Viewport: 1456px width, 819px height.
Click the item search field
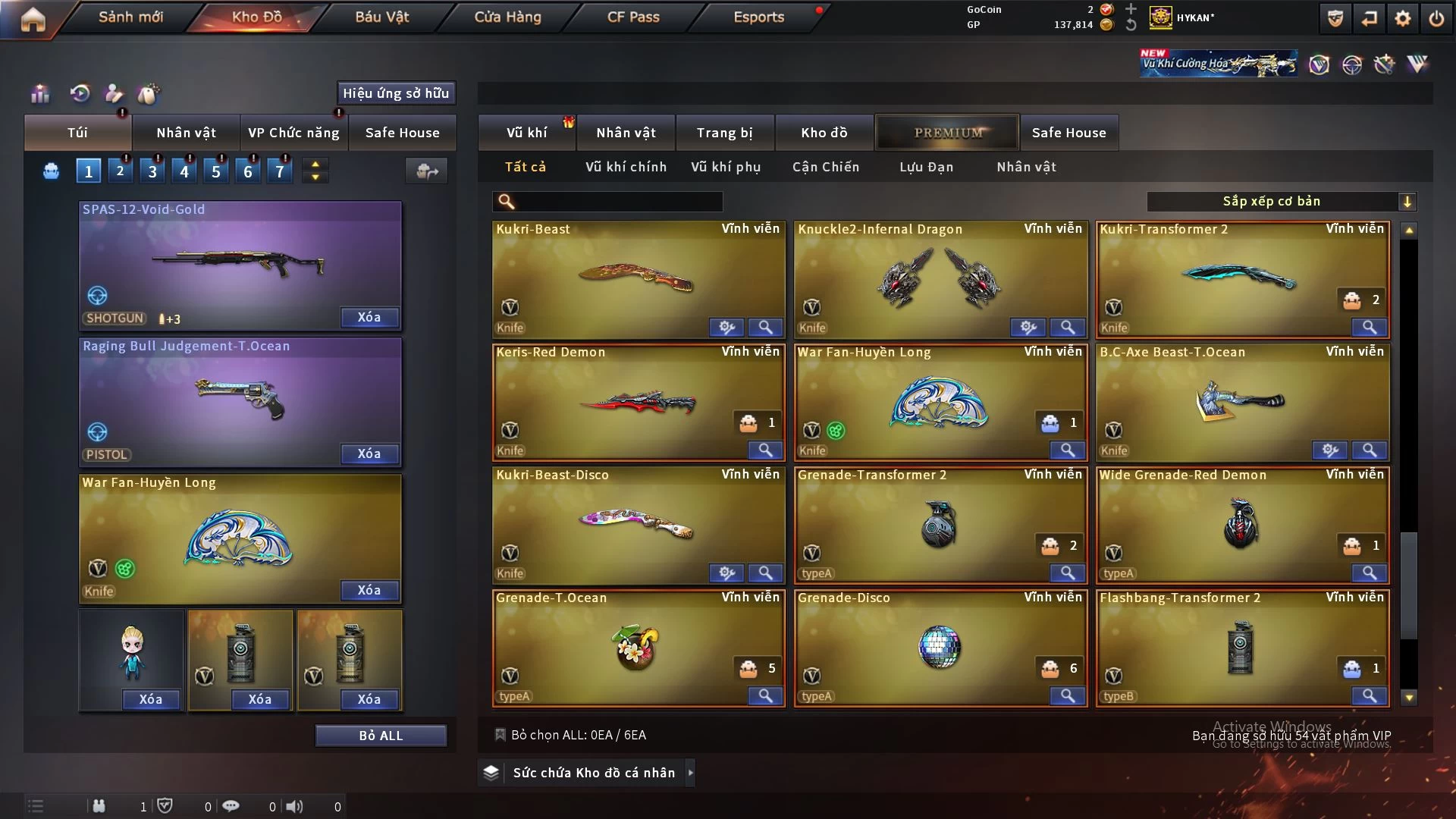tap(618, 202)
